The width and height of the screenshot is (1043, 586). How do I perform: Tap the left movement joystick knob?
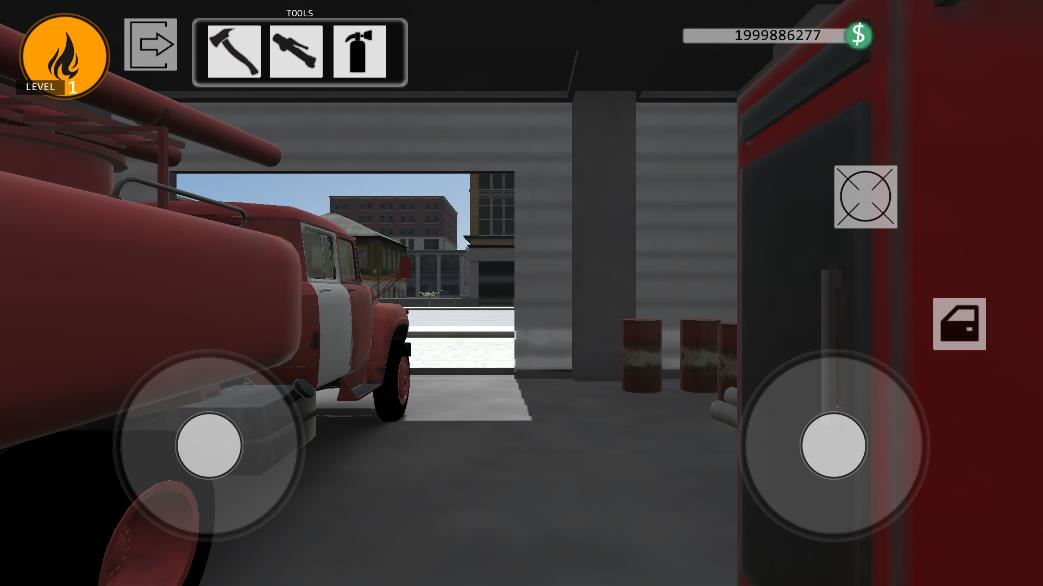tap(209, 445)
